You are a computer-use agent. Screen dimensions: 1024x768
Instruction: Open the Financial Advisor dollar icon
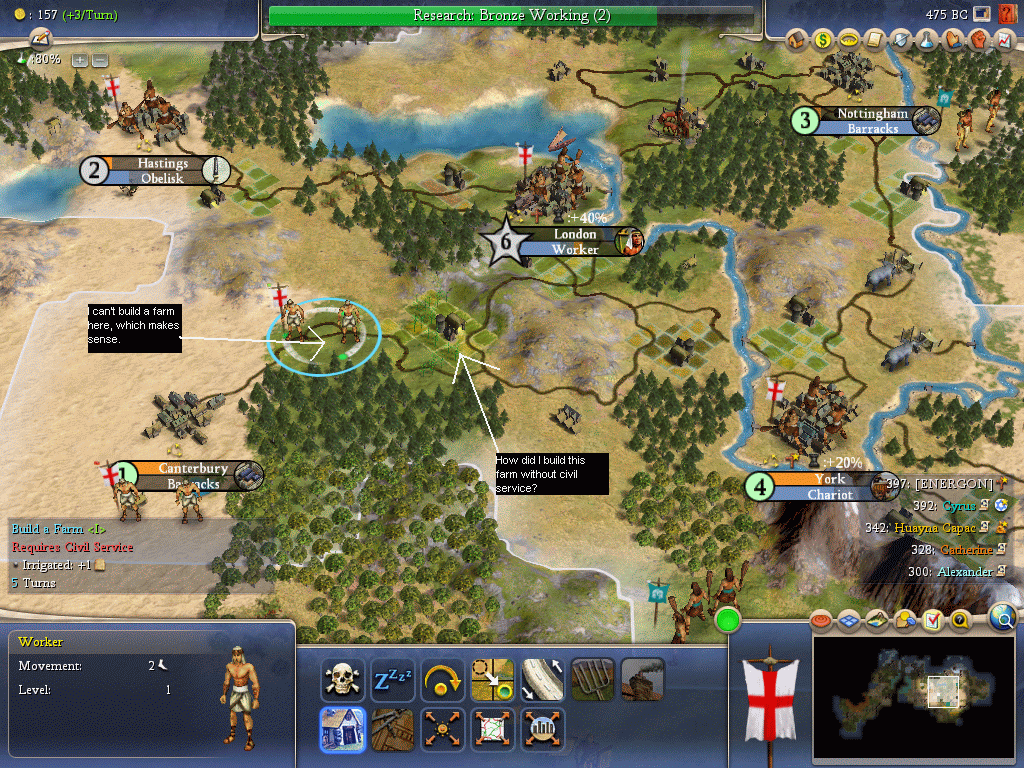point(823,40)
